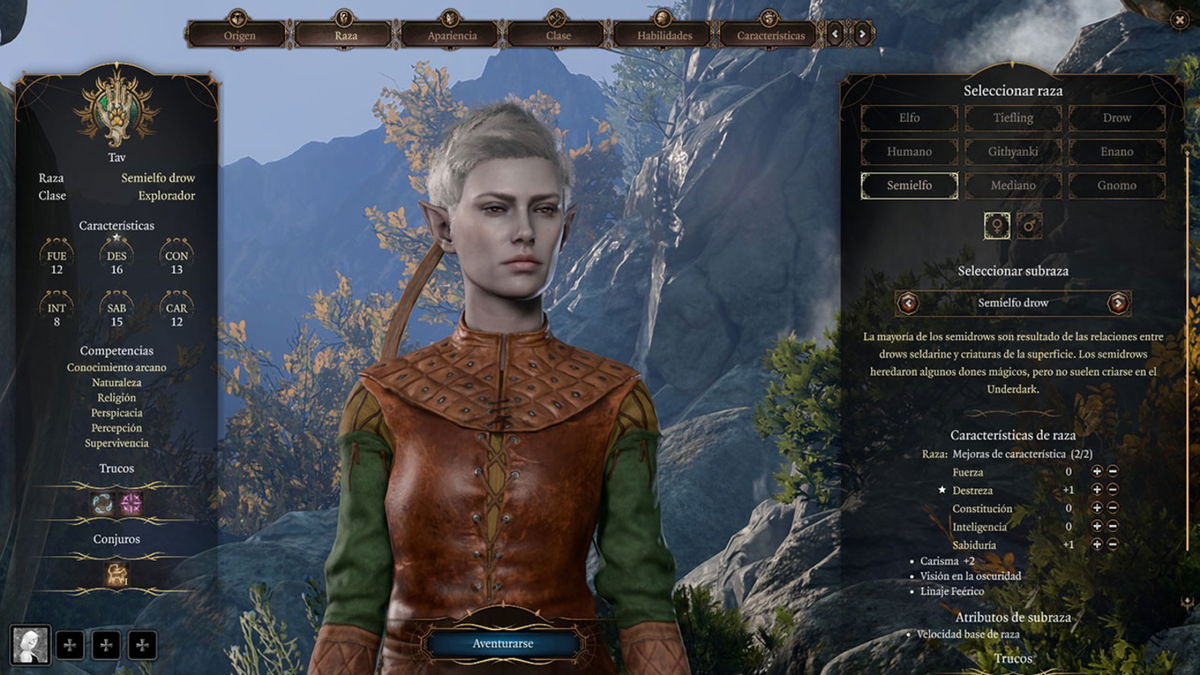Select Drow as race
1200x675 pixels.
pyautogui.click(x=1117, y=118)
